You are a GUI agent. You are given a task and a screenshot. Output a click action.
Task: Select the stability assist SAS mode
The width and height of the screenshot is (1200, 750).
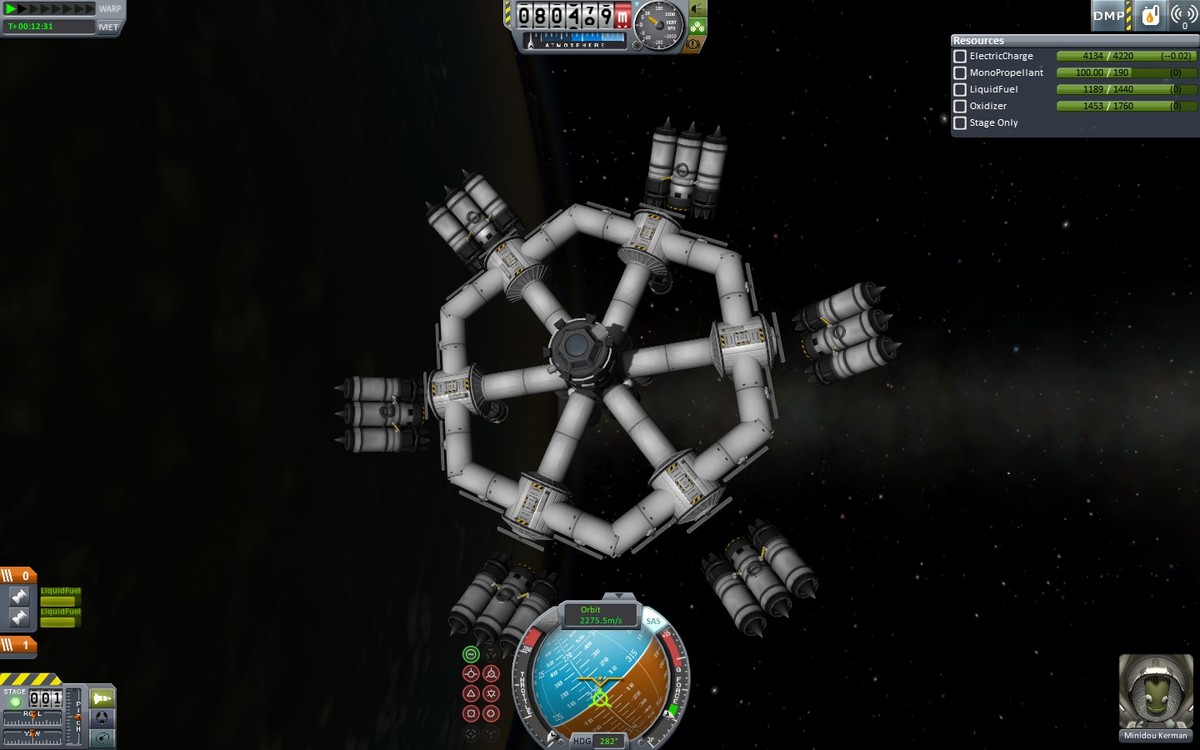(x=471, y=654)
